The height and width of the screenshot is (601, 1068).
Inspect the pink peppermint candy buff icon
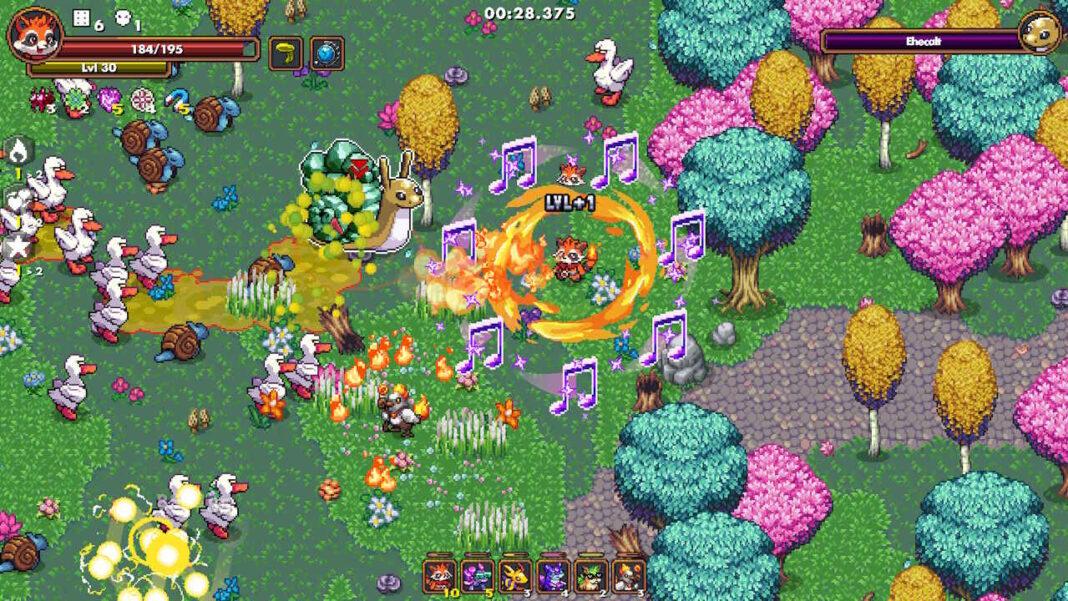(x=141, y=98)
